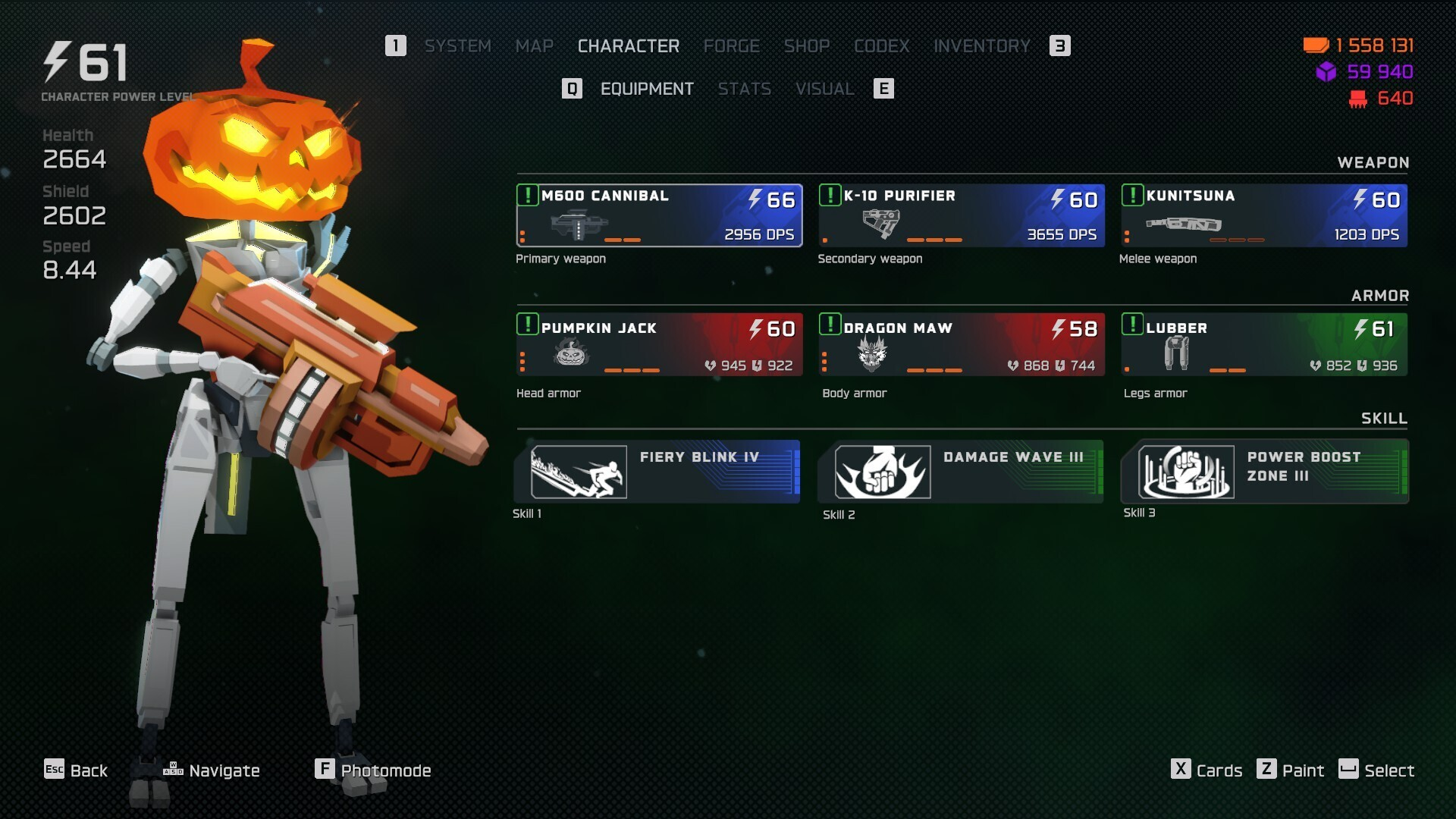This screenshot has height=819, width=1456.
Task: Click the Back button
Action: (x=76, y=770)
